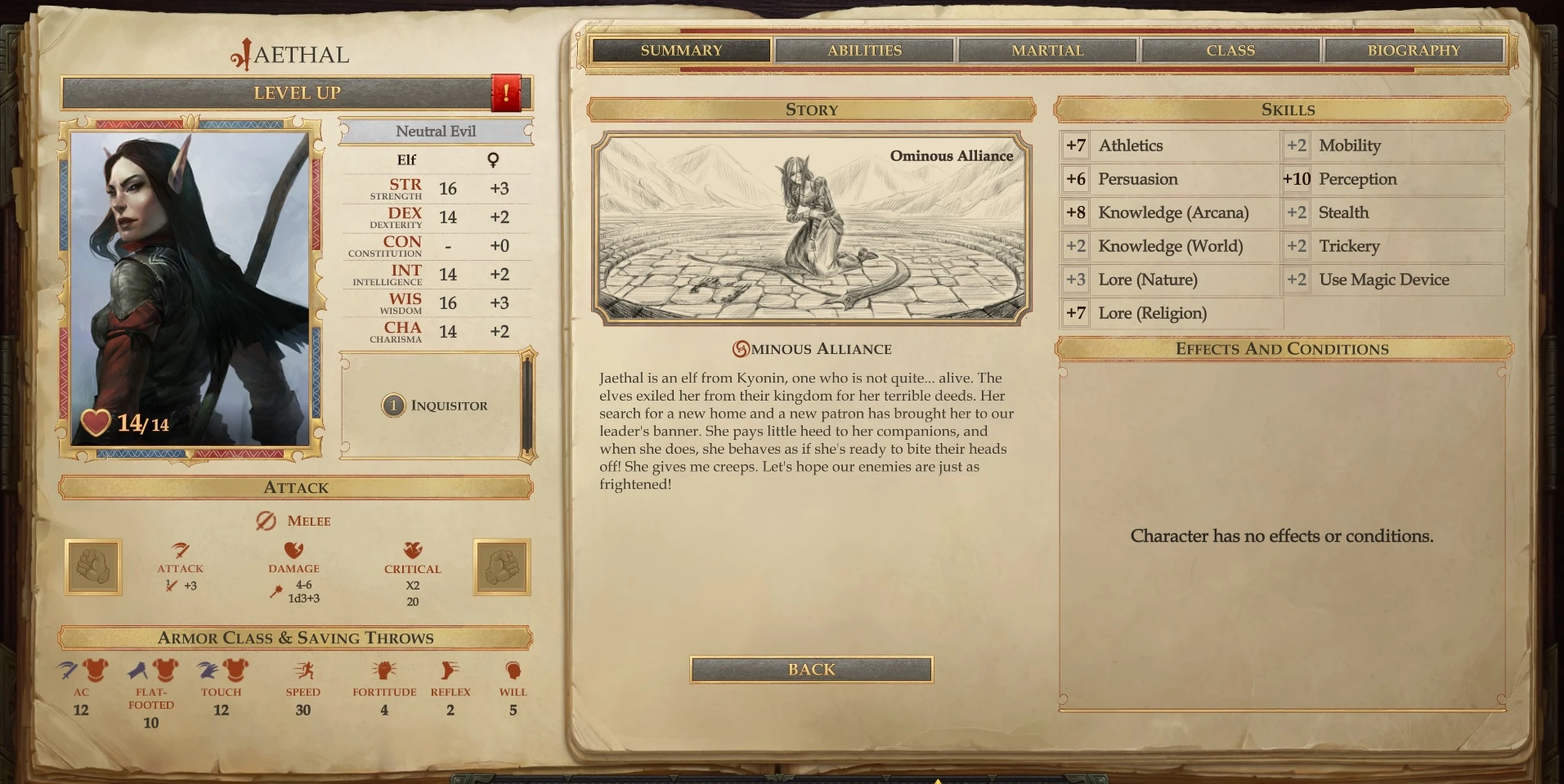The width and height of the screenshot is (1564, 784).
Task: Select the Speed boot icon
Action: coord(303,671)
